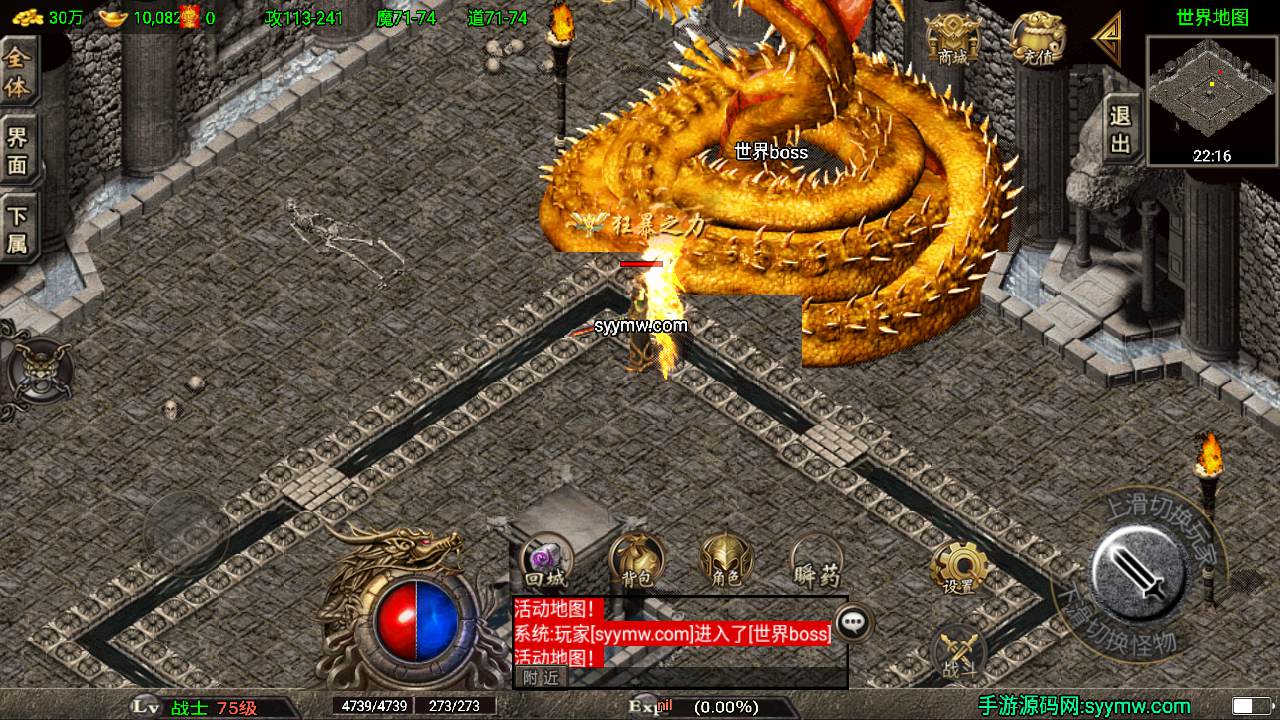Select the 全体 tab on the left

18,72
